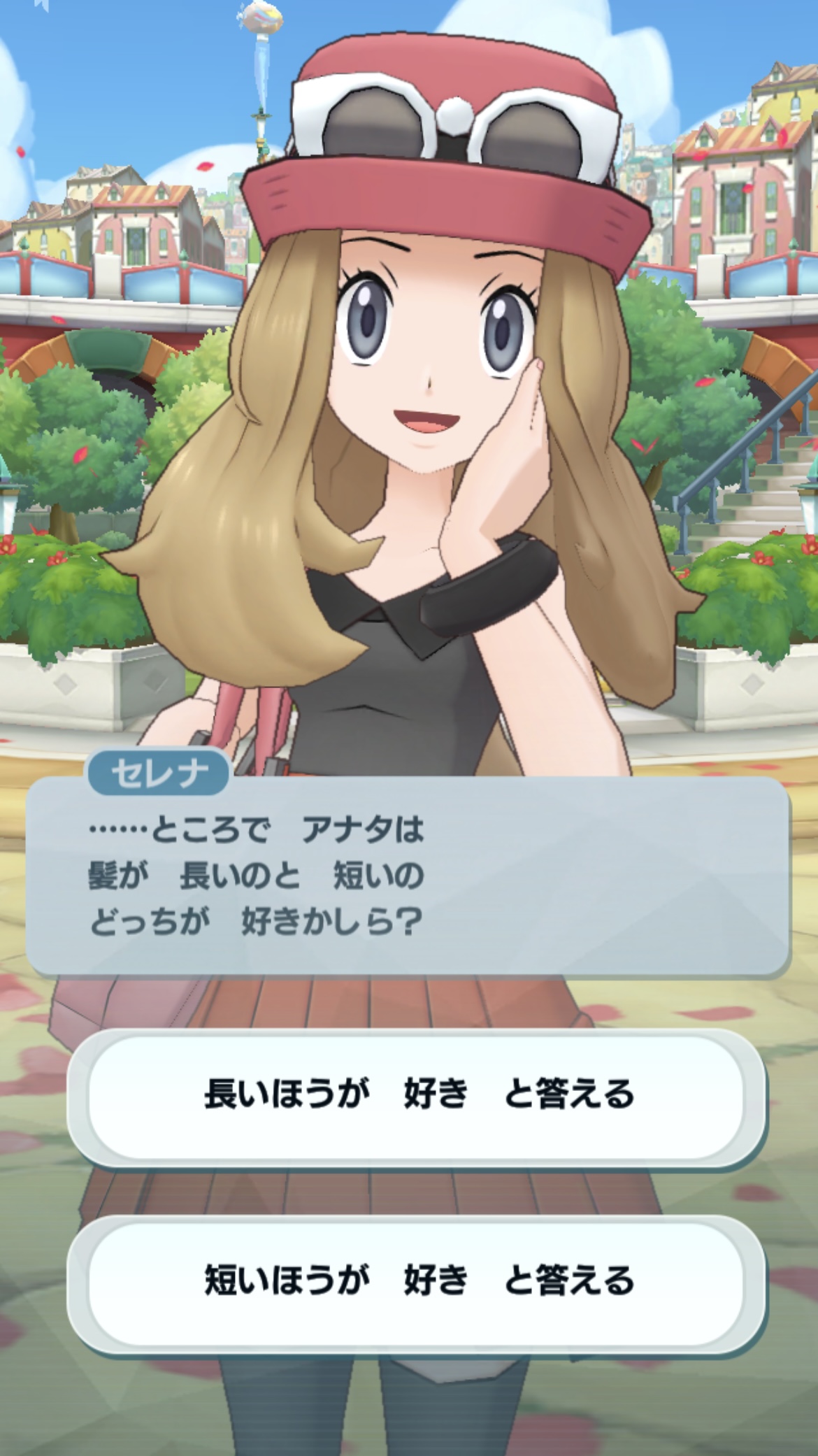The image size is (818, 1456).
Task: Choose the 長いほうが好き reply option
Action: click(x=417, y=1094)
